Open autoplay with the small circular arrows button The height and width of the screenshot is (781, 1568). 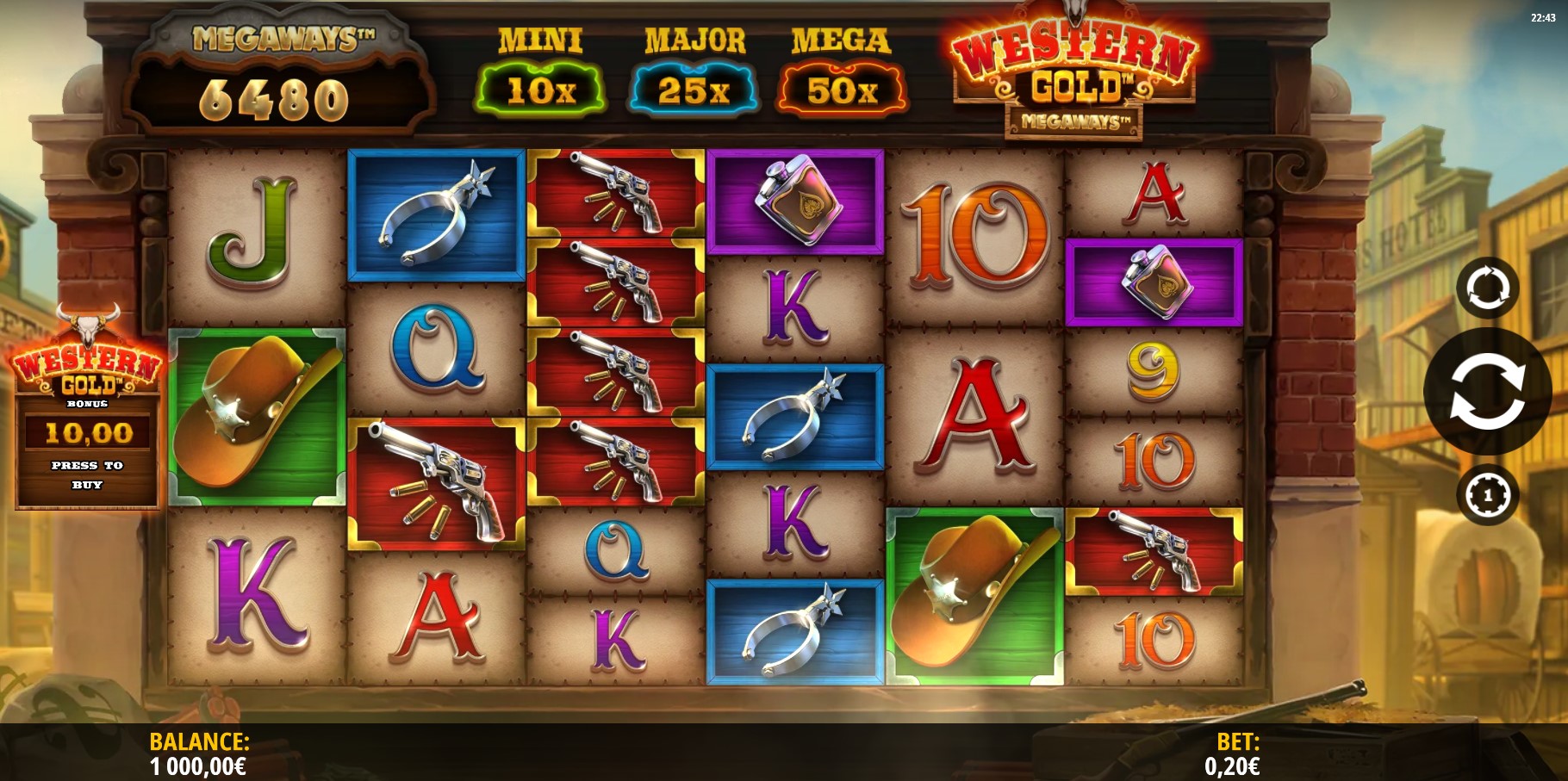click(x=1487, y=288)
